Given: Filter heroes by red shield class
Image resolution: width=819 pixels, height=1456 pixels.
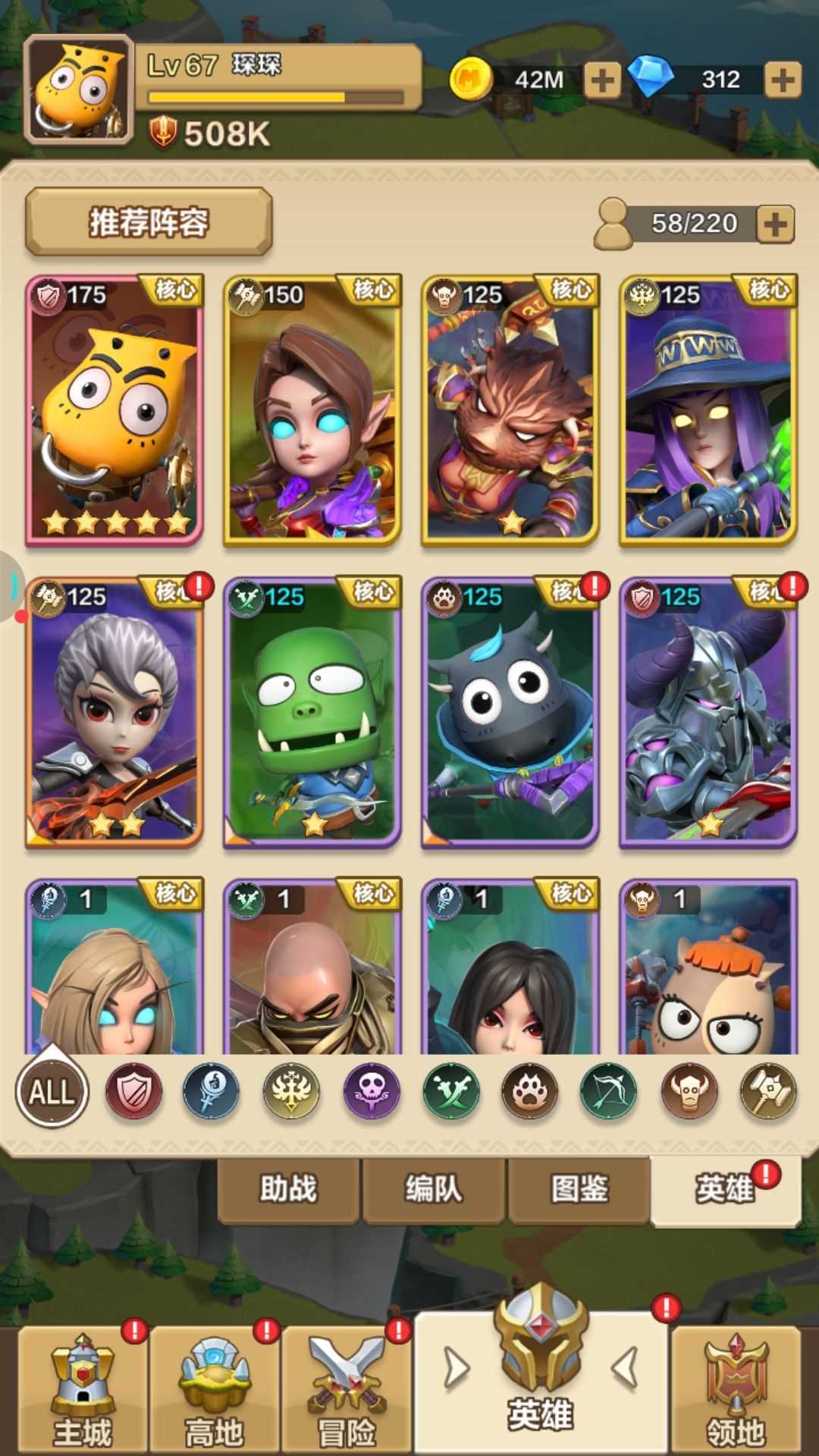Looking at the screenshot, I should (133, 1092).
